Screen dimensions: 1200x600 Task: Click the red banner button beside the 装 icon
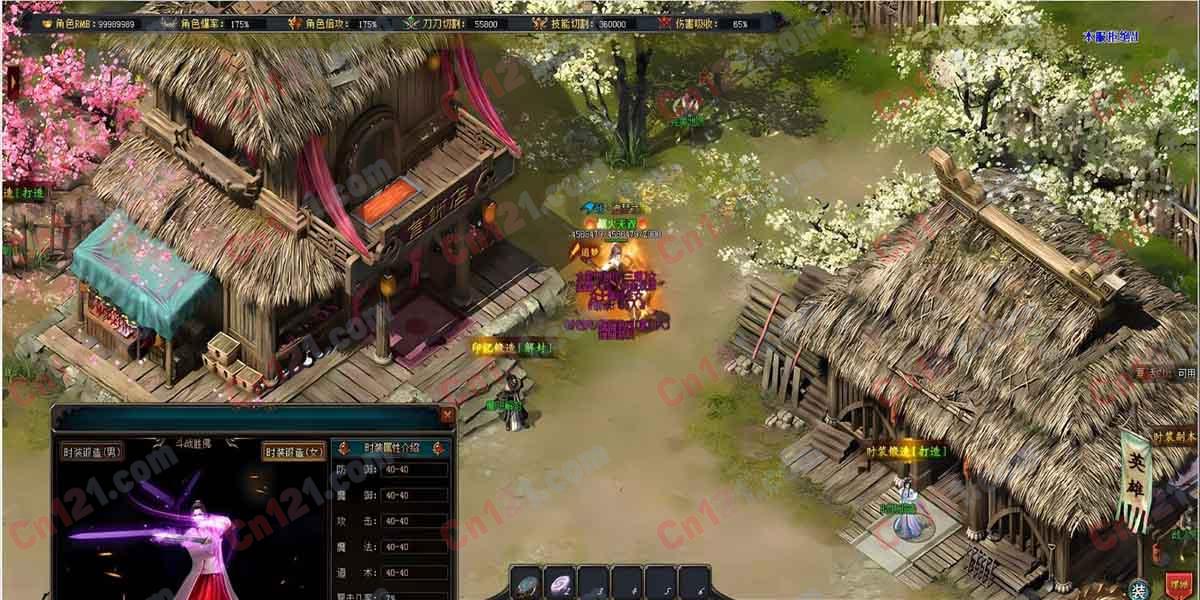[1180, 586]
